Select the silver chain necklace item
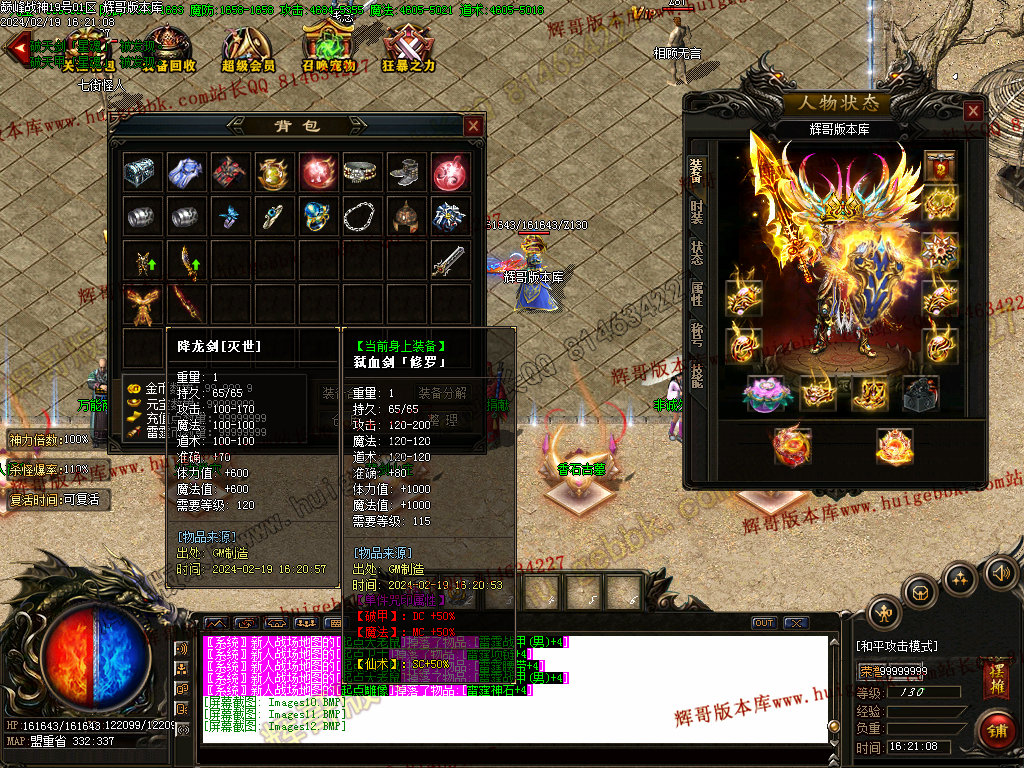Screen dimensions: 1024x768 [362, 216]
